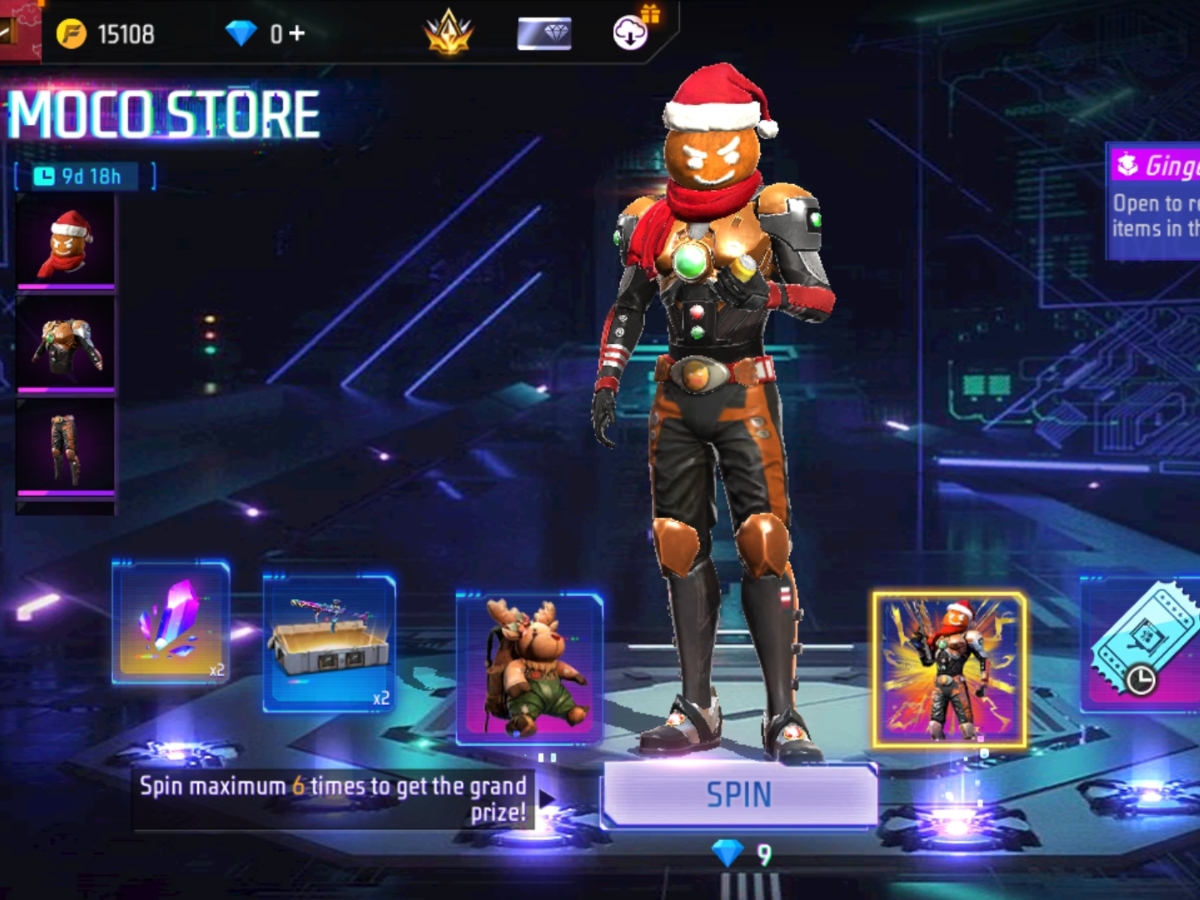Add diamonds with the plus button

pyautogui.click(x=296, y=34)
